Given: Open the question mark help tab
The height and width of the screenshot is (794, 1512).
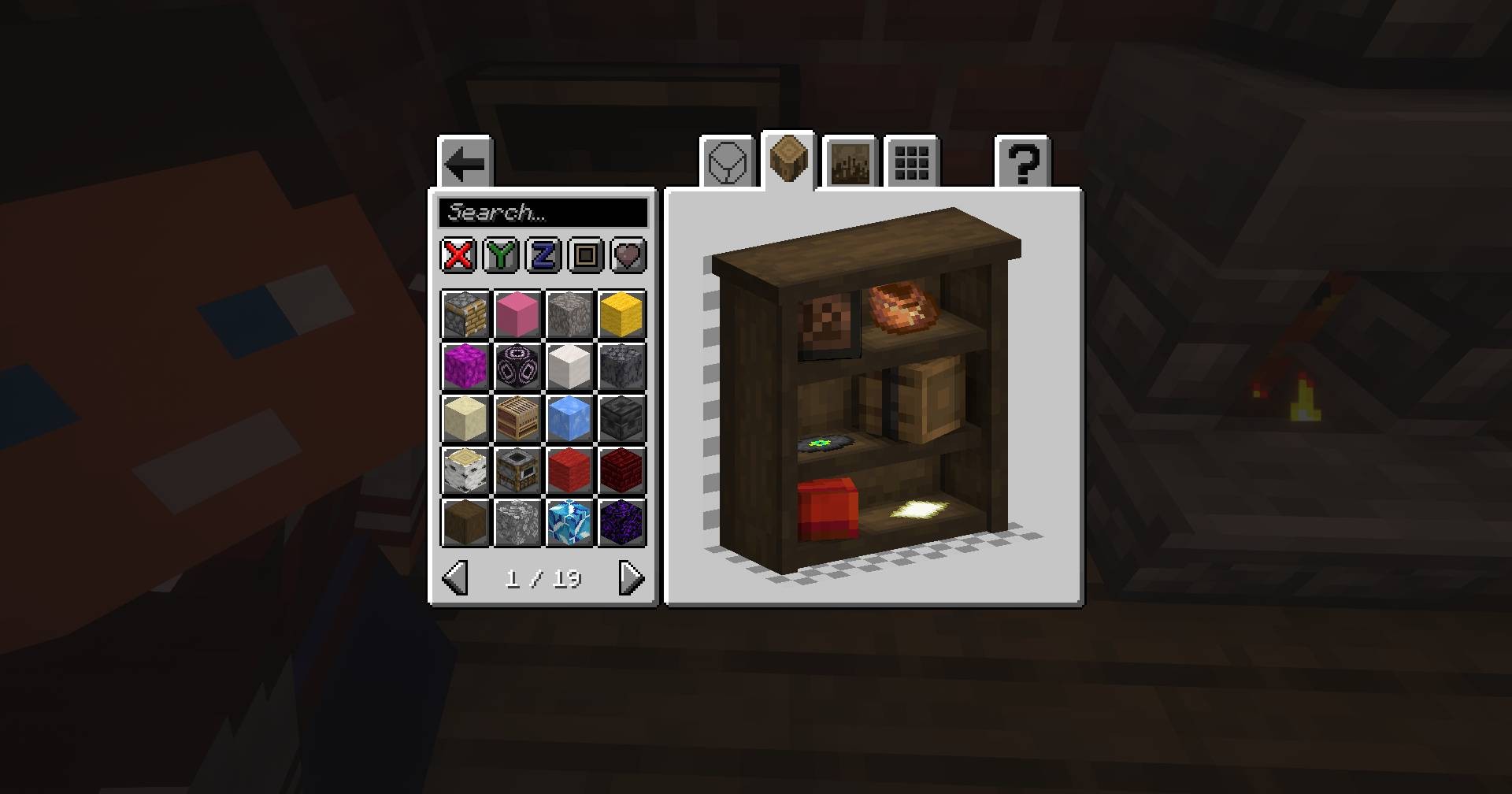Looking at the screenshot, I should click(x=1023, y=164).
